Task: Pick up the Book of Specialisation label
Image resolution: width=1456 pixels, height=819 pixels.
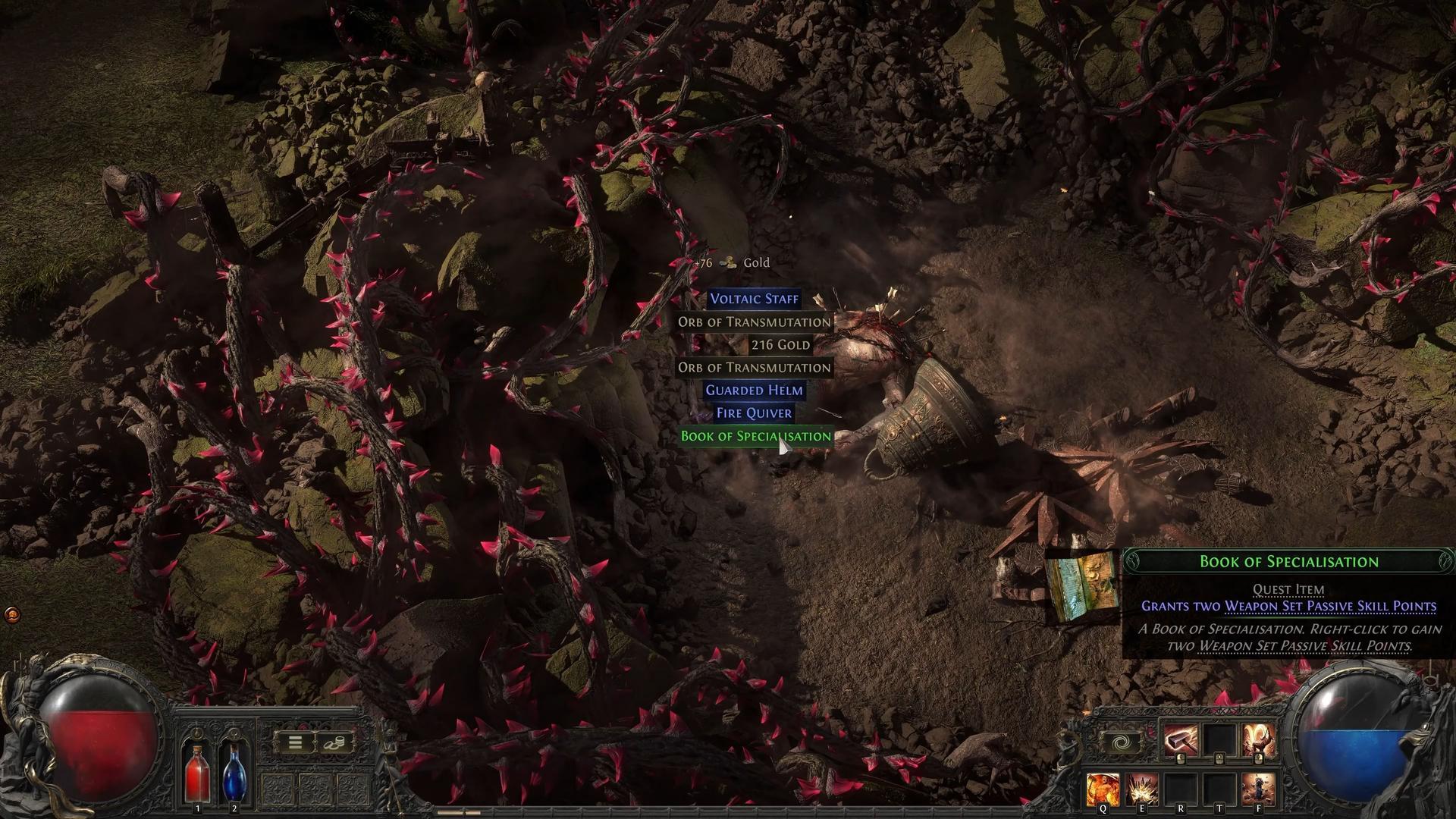Action: 755,436
